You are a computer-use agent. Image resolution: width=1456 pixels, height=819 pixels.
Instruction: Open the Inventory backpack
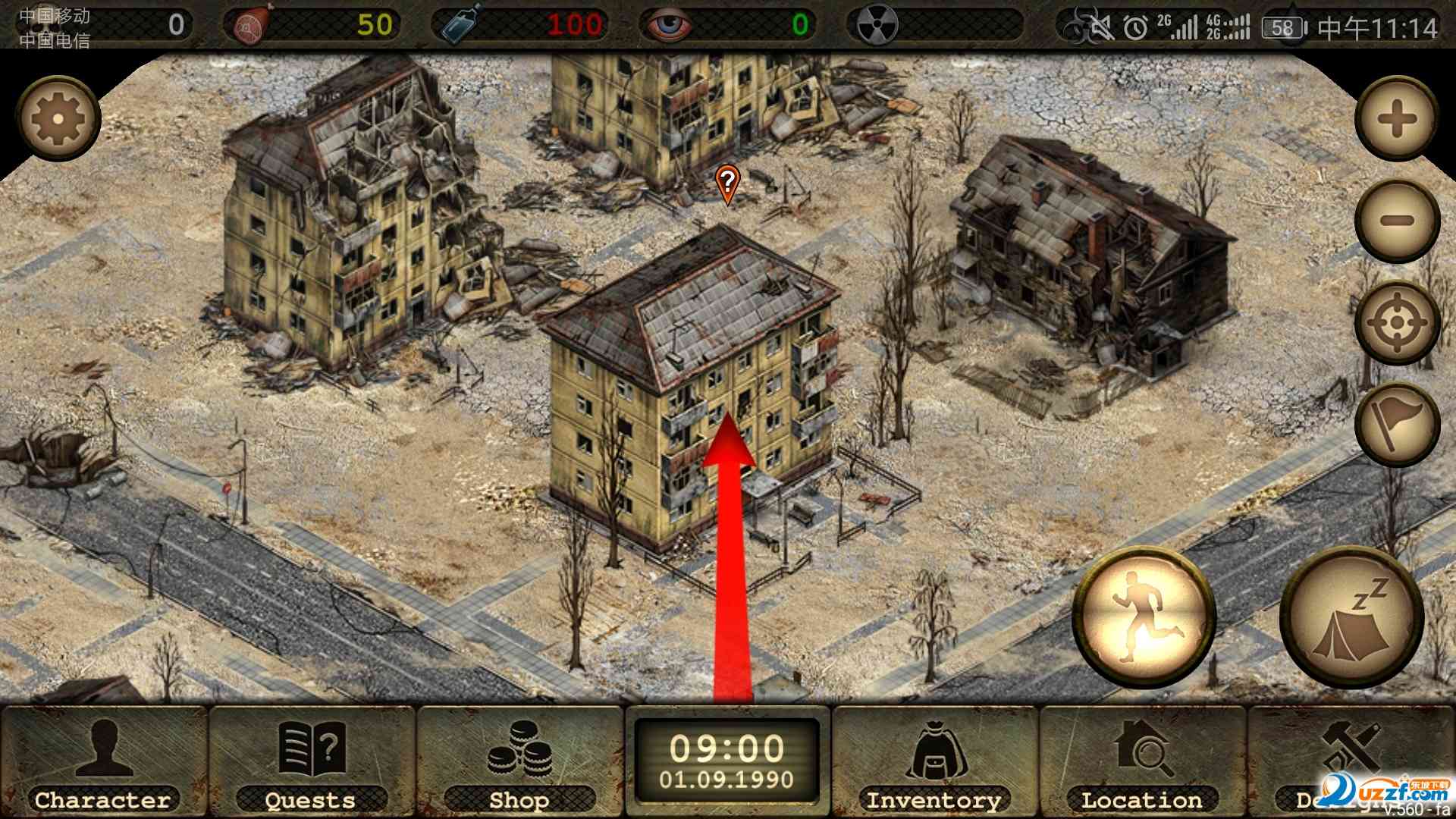pos(934,761)
